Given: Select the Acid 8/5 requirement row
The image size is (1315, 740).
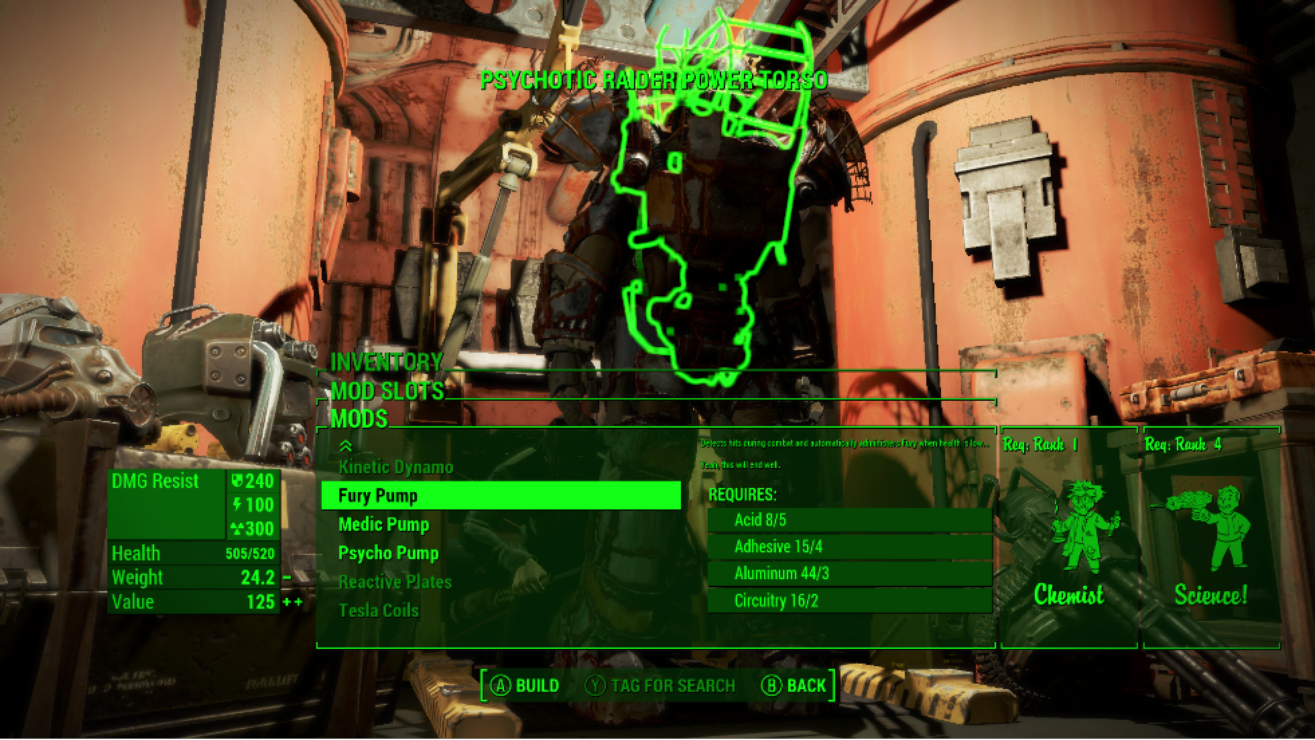Looking at the screenshot, I should click(849, 520).
